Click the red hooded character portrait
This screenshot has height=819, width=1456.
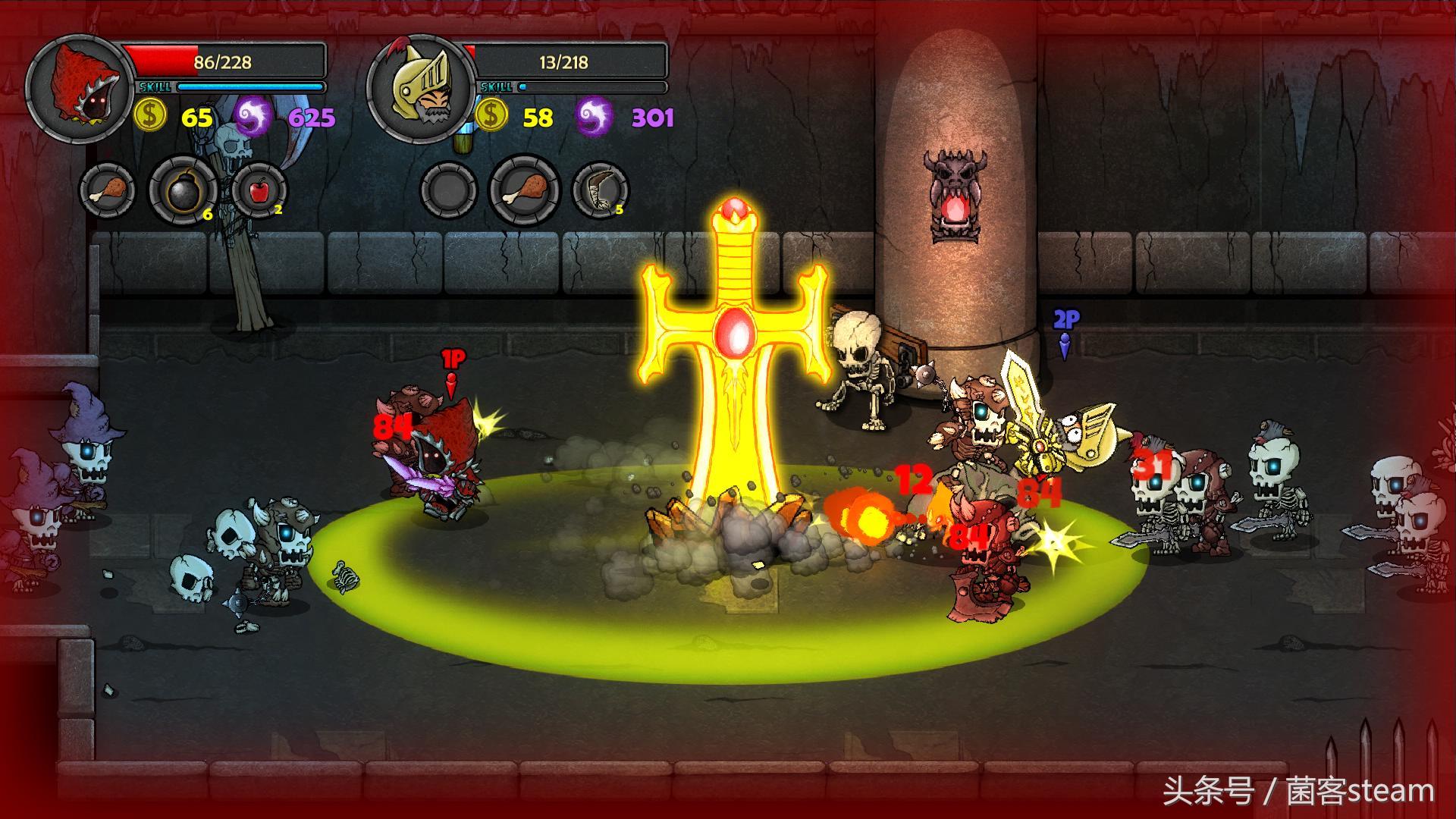point(80,89)
